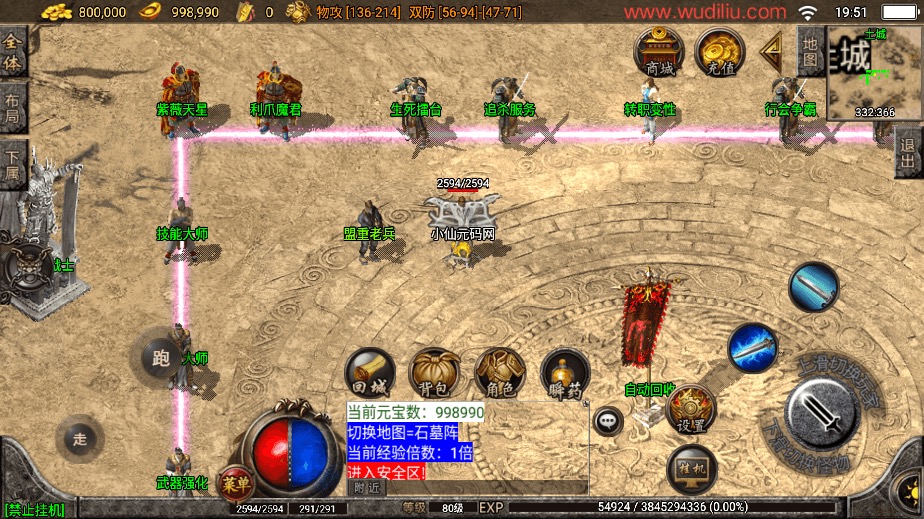The height and width of the screenshot is (519, 924).
Task: Open the 角色 character sheet
Action: coord(500,373)
